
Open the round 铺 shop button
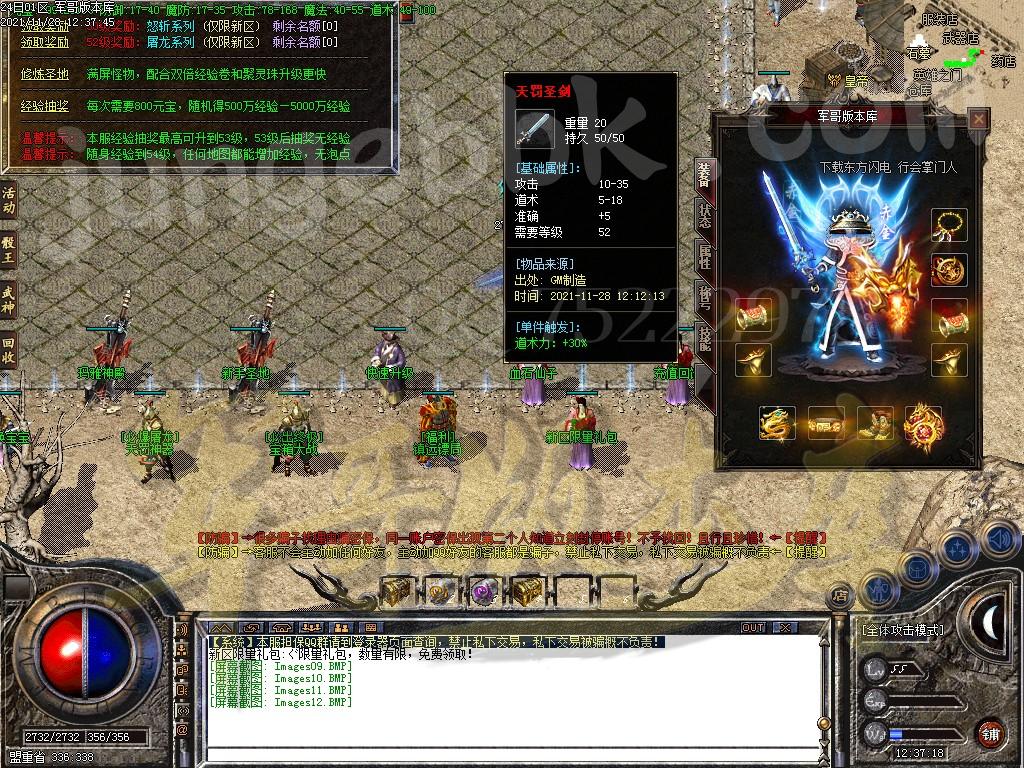pyautogui.click(x=990, y=732)
